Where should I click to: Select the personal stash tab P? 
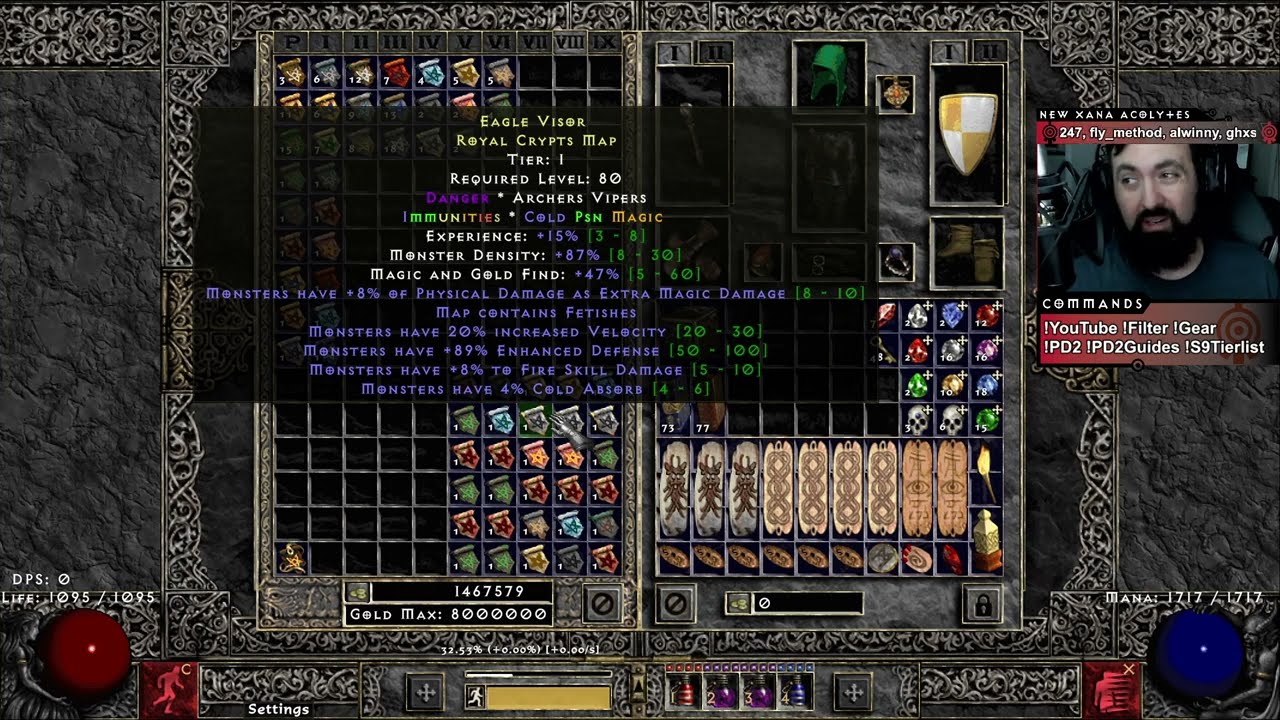pyautogui.click(x=292, y=43)
